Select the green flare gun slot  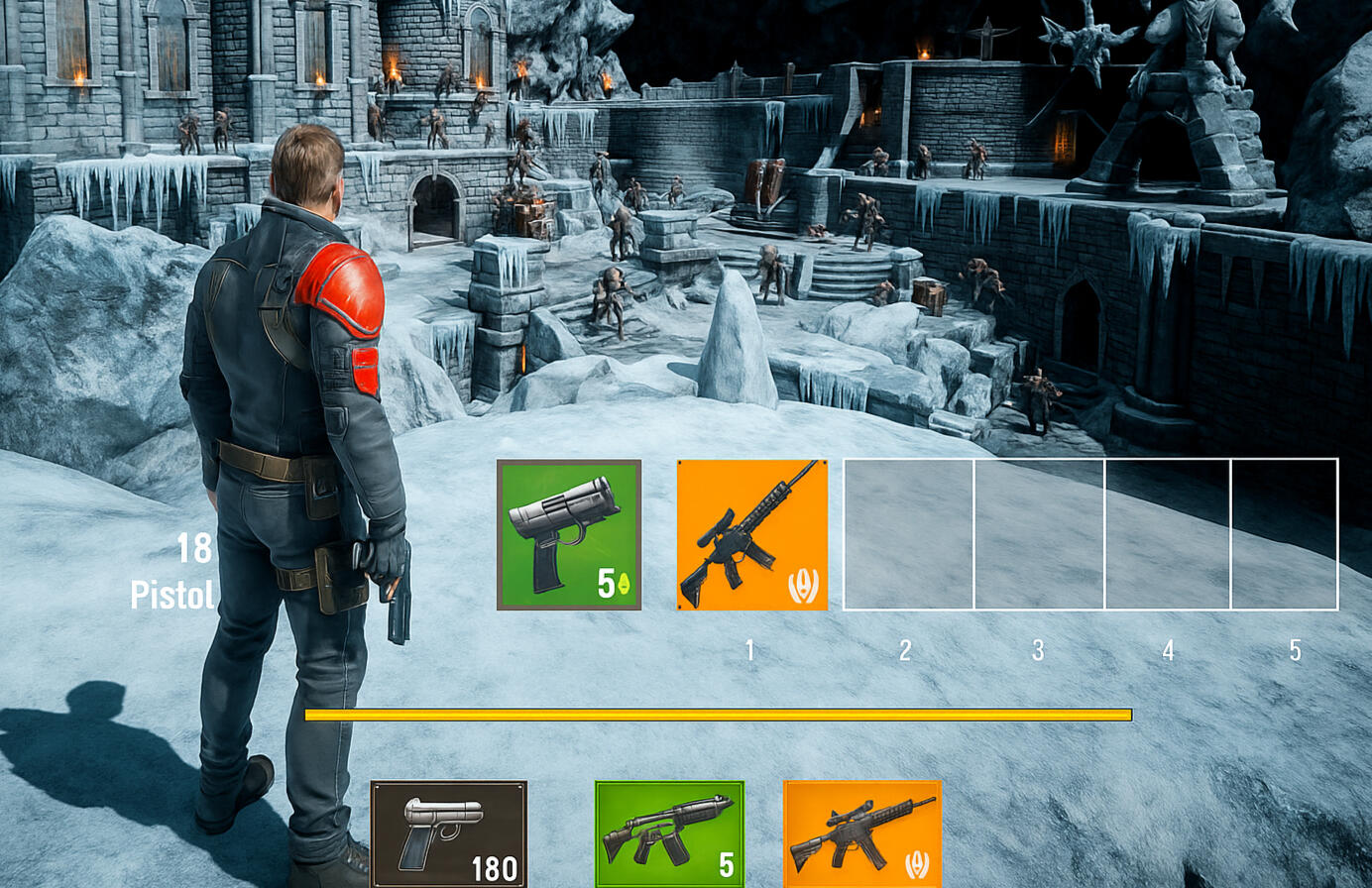pyautogui.click(x=569, y=535)
